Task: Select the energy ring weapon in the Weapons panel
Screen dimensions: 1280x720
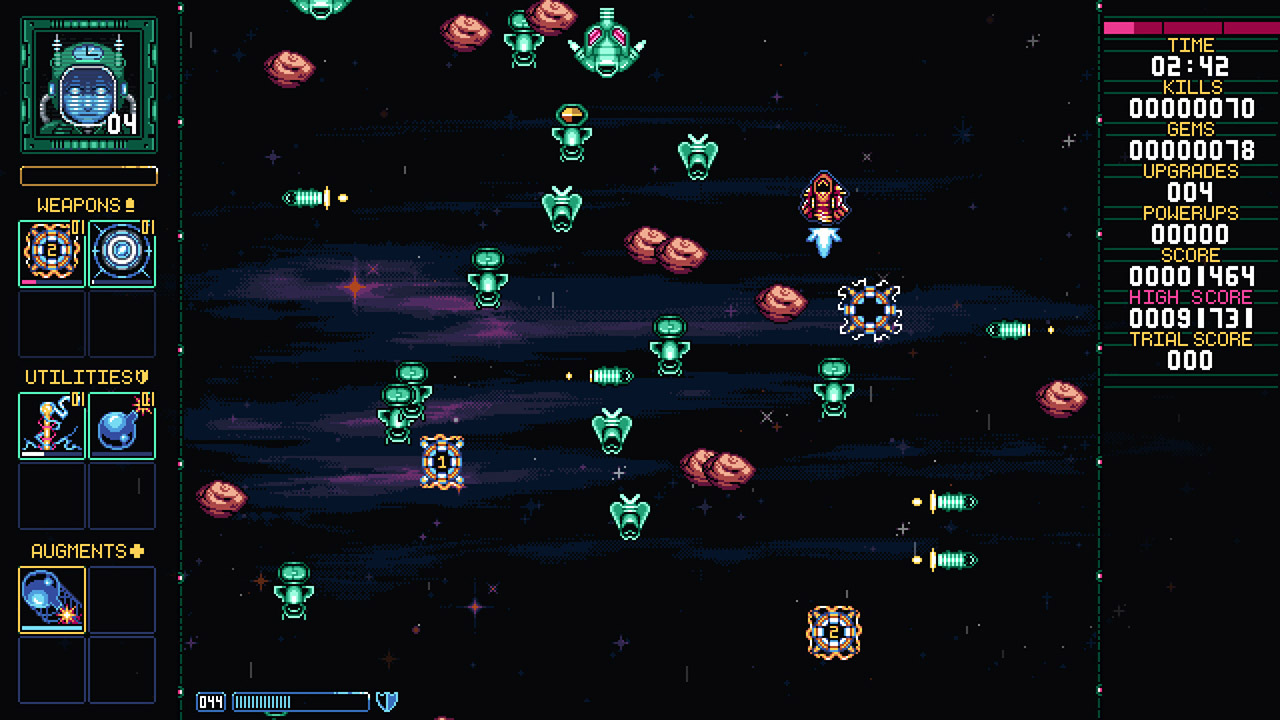Action: click(122, 252)
